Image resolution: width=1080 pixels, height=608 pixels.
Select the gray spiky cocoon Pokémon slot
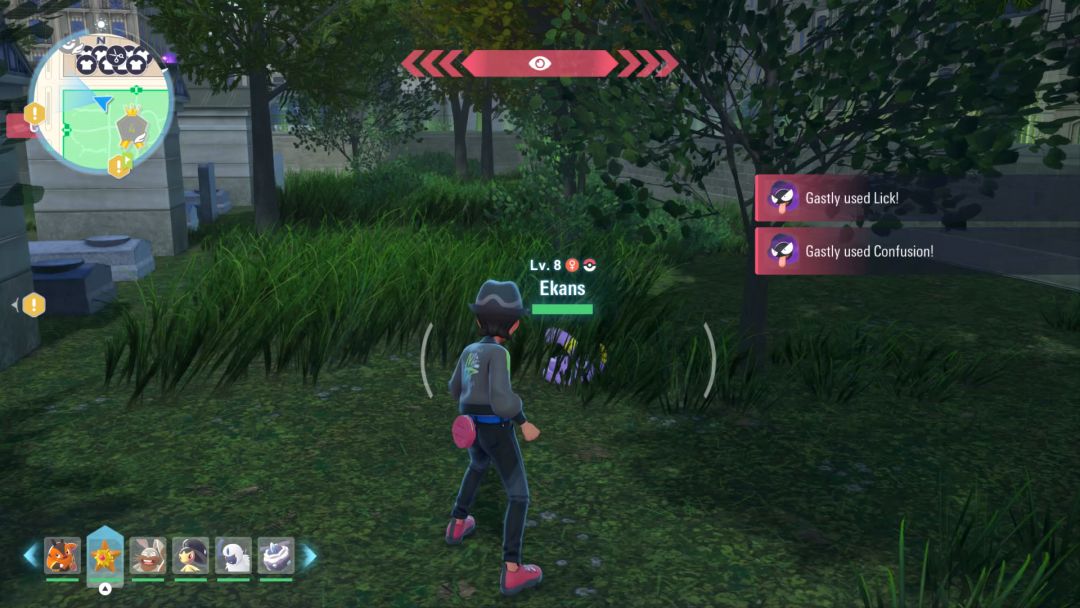click(276, 556)
